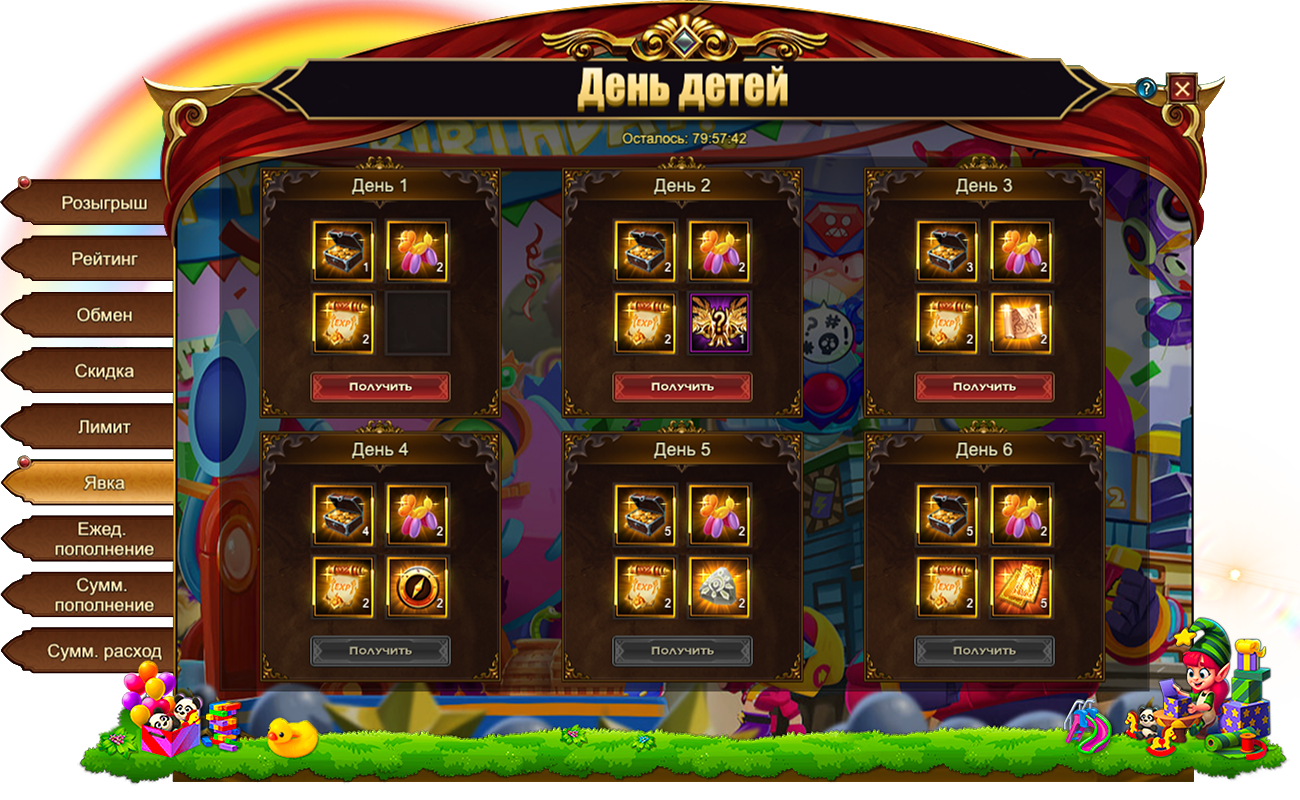Screen dimensions: 1300x800
Task: Claim День 2 reward with Получить
Action: [682, 386]
